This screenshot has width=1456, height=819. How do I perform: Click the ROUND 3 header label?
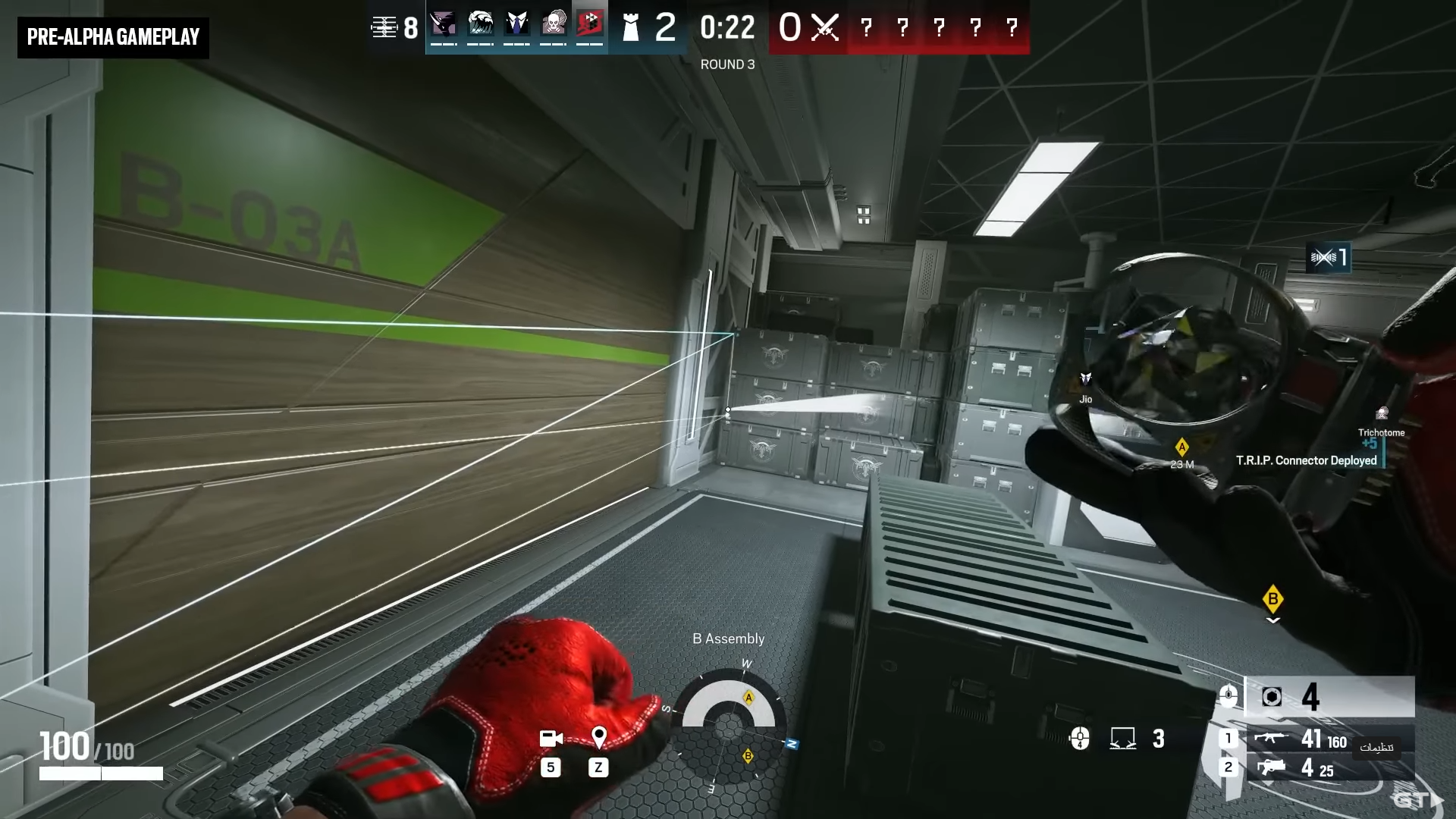(x=728, y=64)
